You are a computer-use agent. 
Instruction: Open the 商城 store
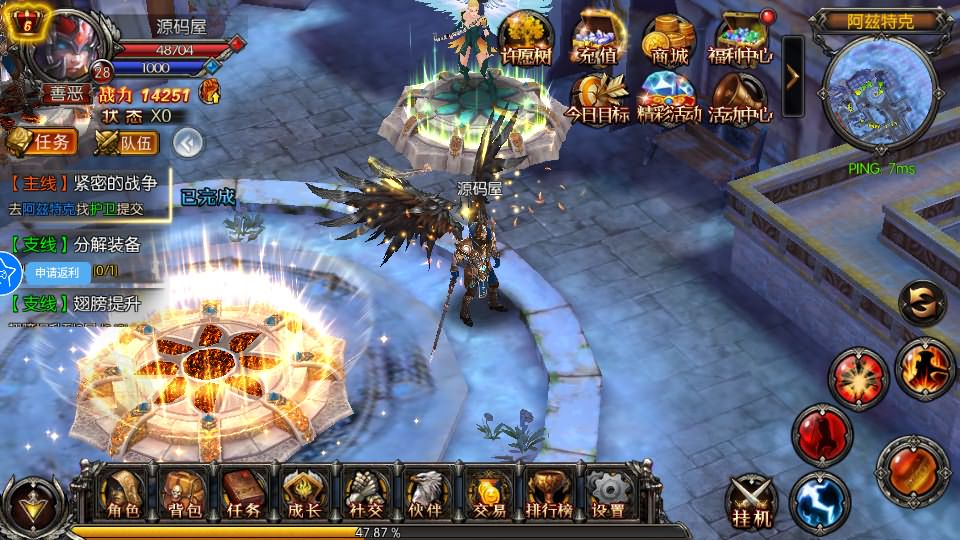669,38
